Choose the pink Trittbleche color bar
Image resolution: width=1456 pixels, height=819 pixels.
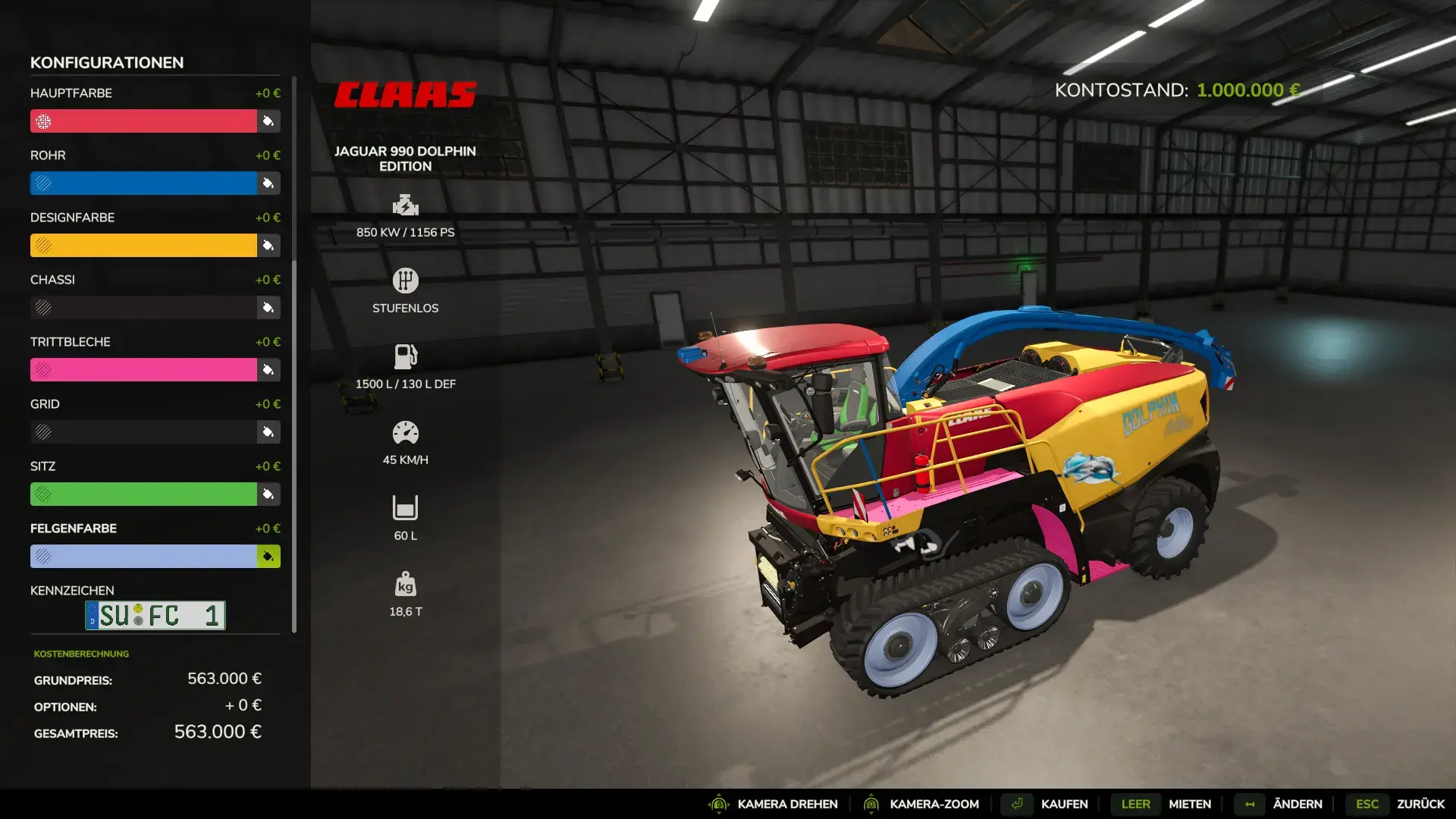144,370
